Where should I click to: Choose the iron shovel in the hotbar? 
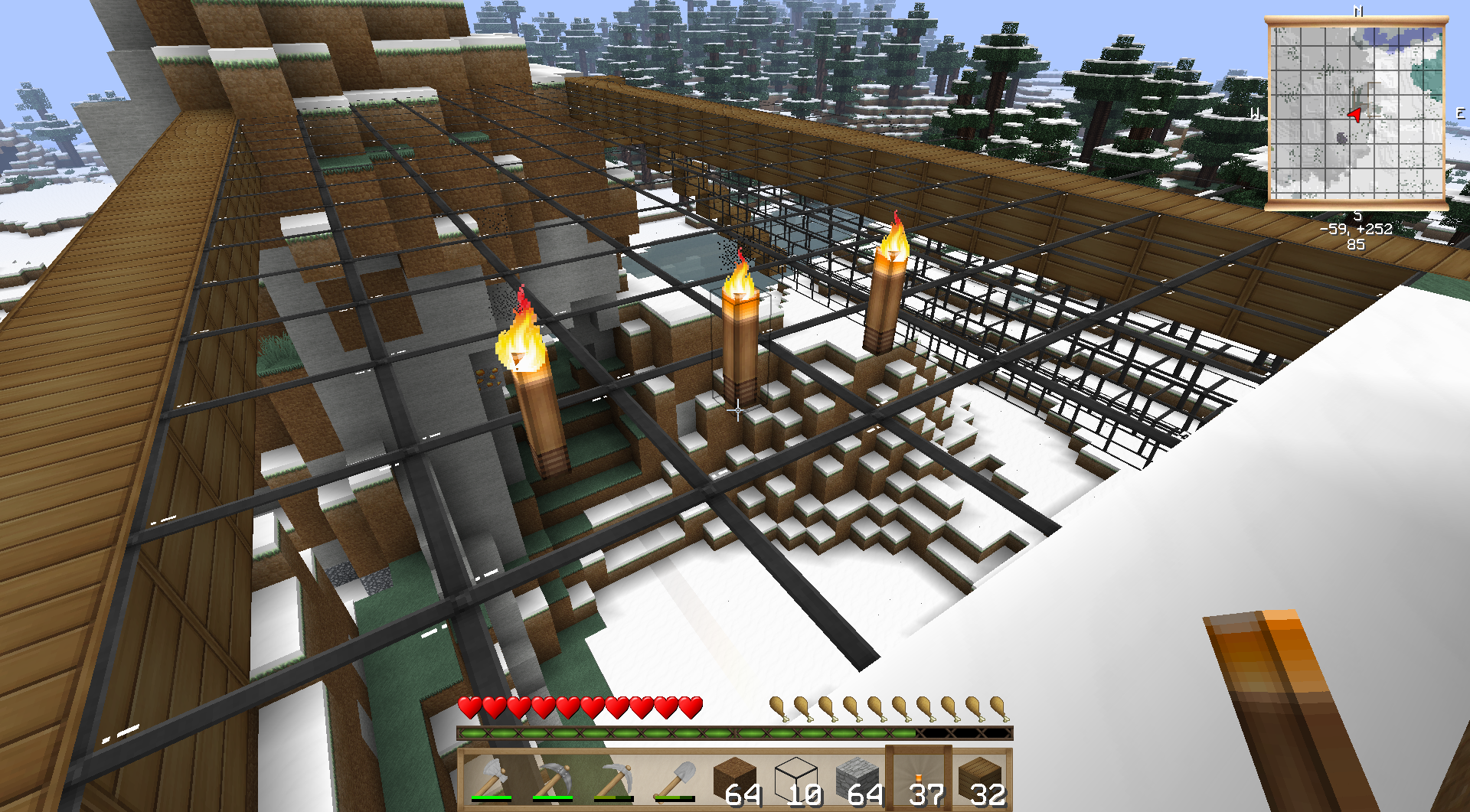674,779
